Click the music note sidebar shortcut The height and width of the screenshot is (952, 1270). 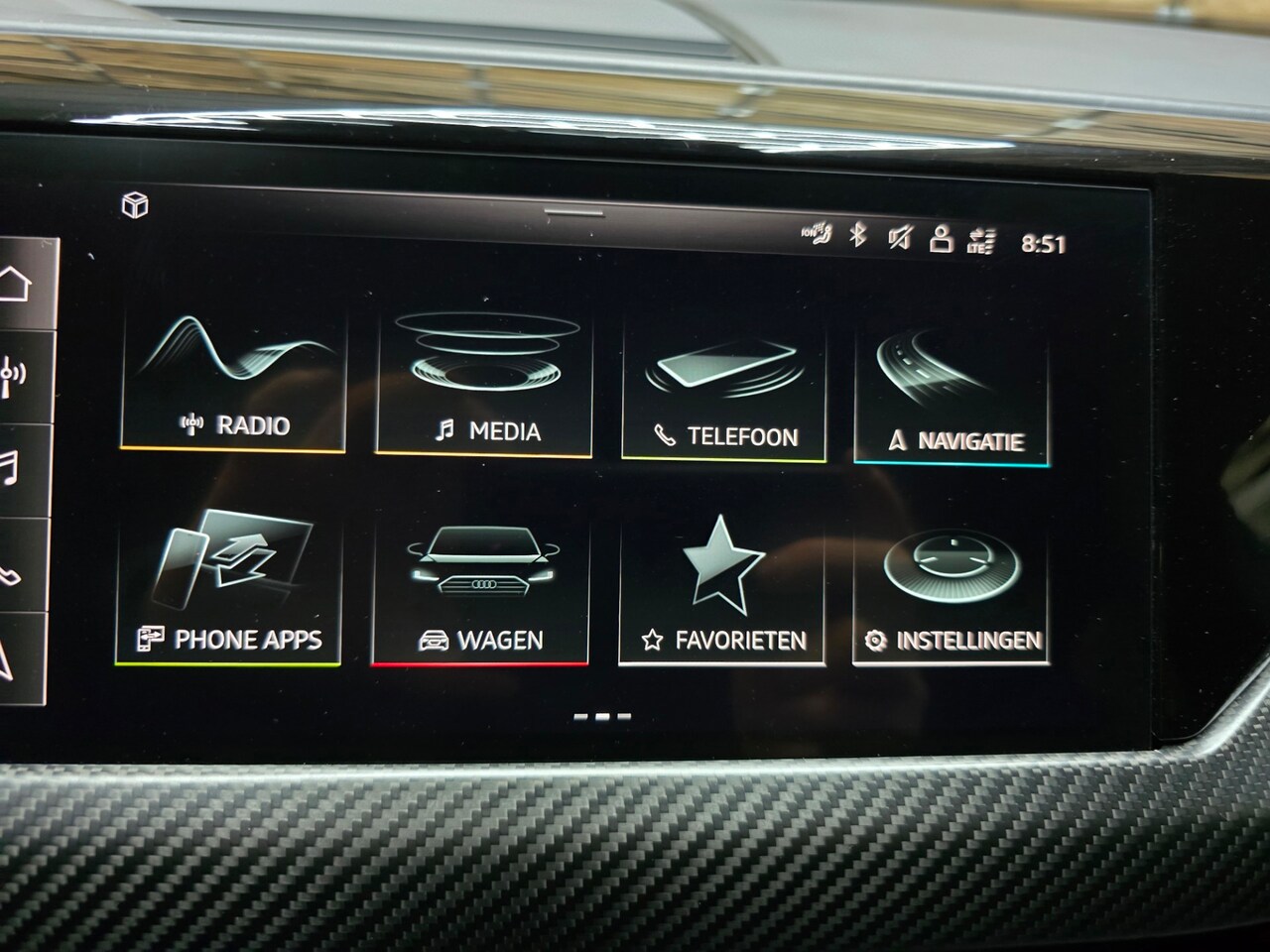[x=10, y=468]
